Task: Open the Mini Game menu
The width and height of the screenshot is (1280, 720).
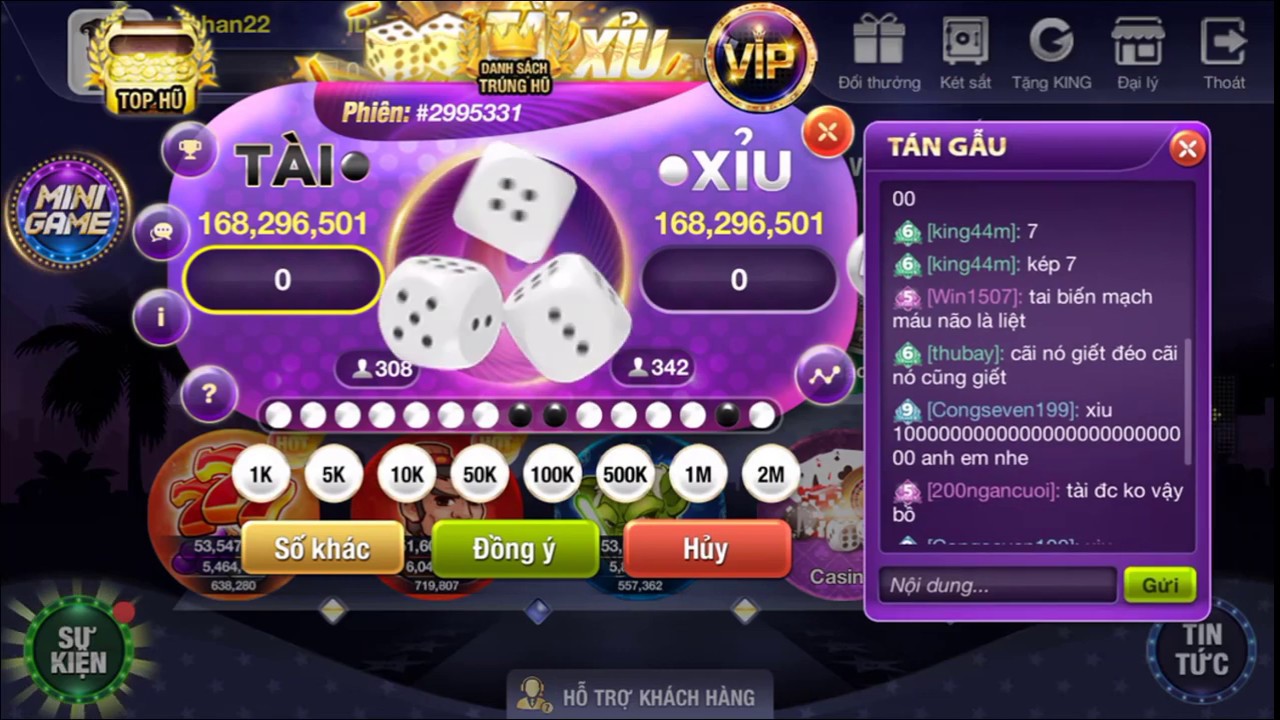Action: point(68,211)
